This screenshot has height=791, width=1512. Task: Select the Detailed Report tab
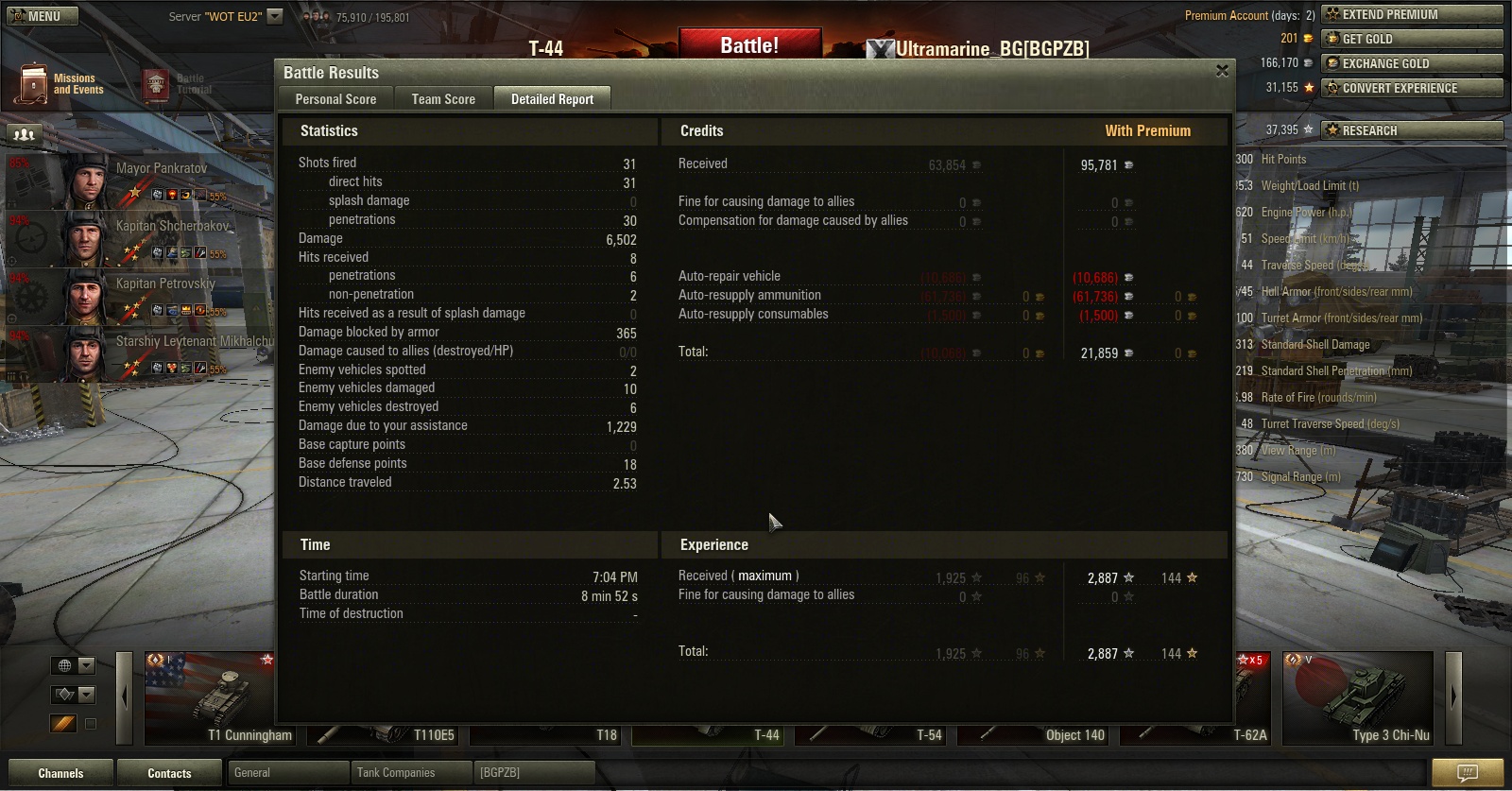click(552, 99)
